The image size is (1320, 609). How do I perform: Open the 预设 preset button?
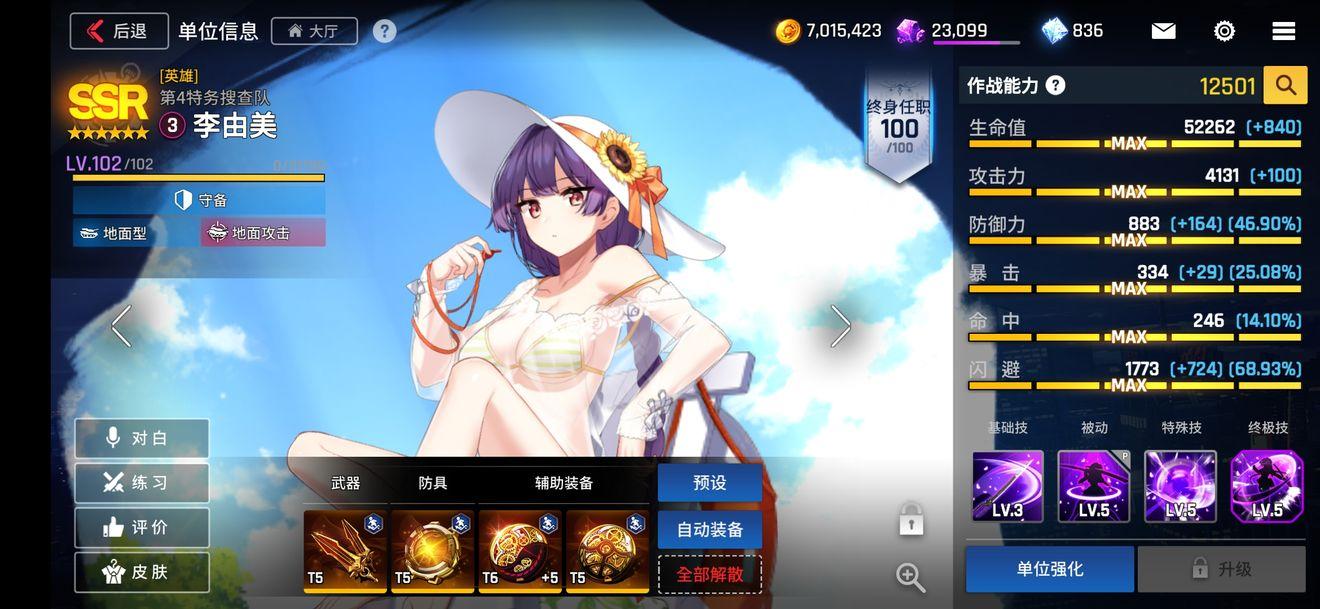click(x=709, y=483)
